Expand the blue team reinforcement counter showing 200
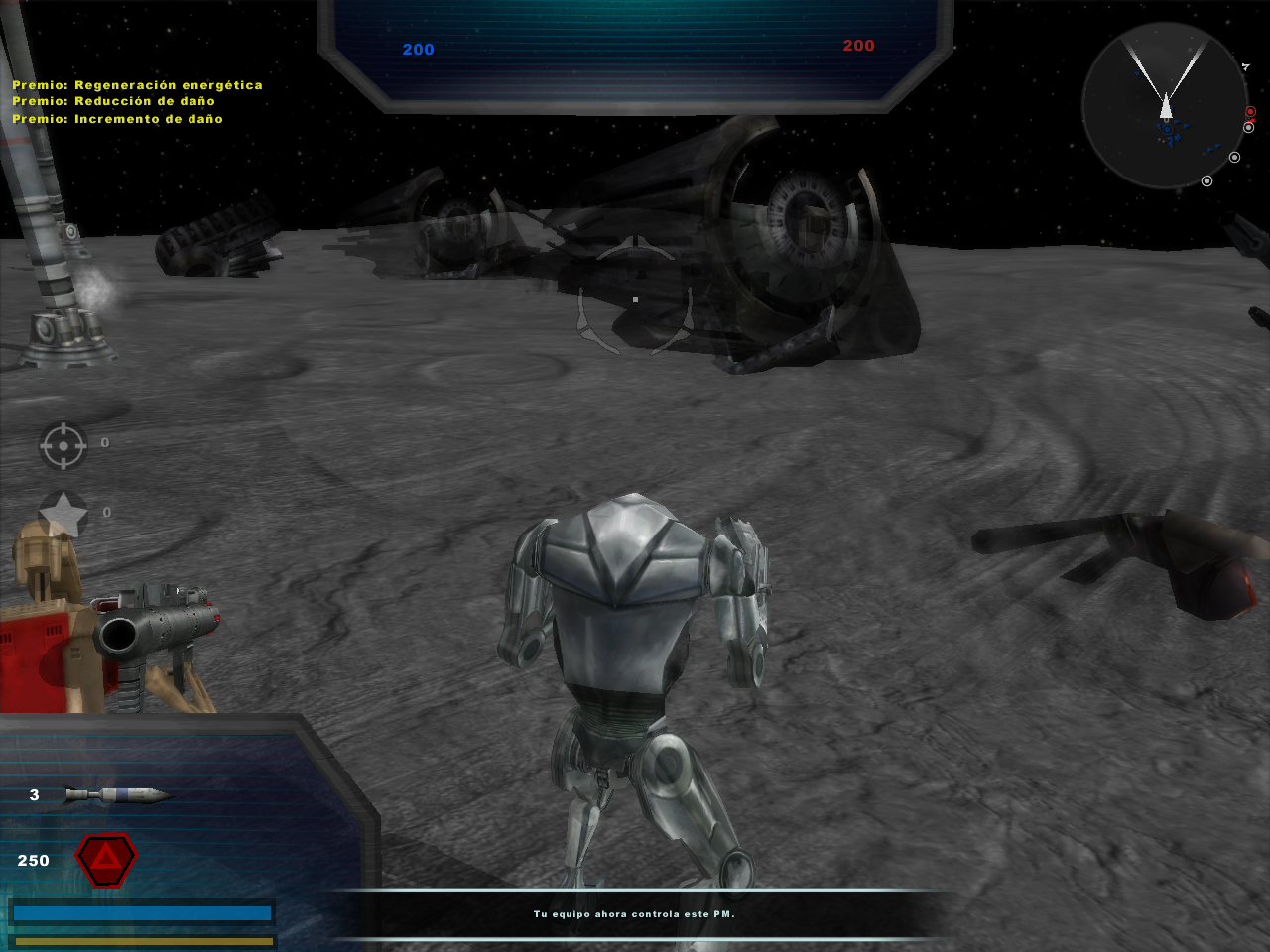This screenshot has height=952, width=1270. tap(417, 49)
